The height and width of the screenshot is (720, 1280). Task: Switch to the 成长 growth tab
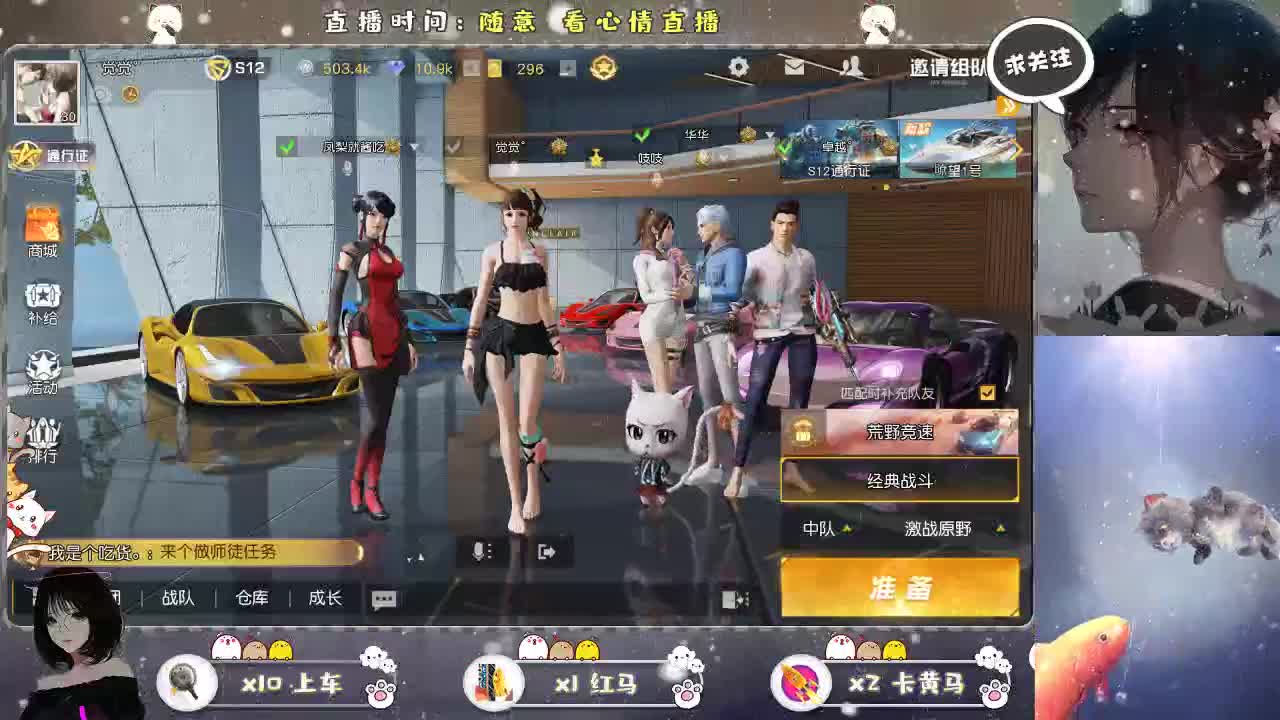coord(324,597)
